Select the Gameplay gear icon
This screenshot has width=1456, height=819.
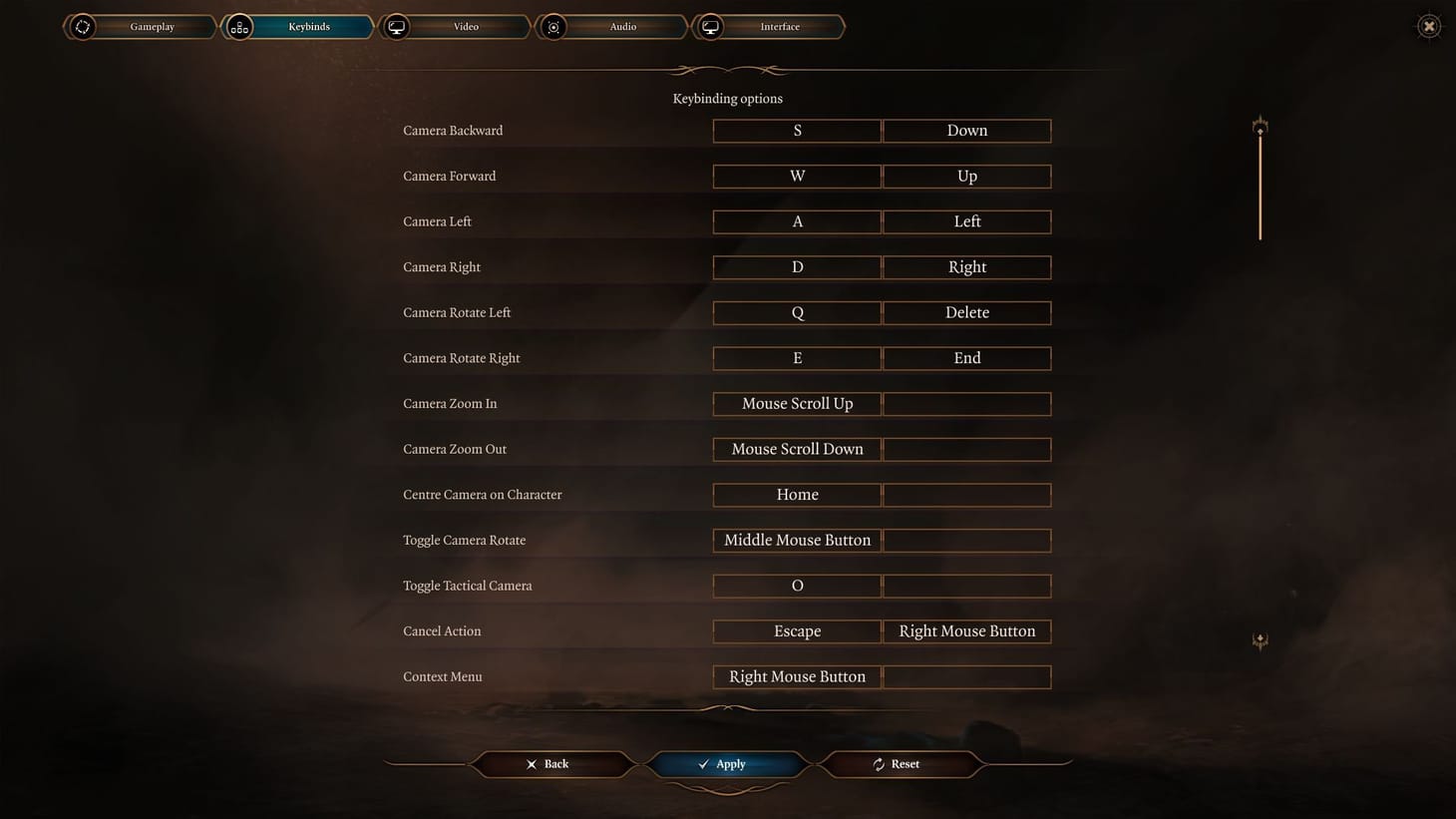click(x=83, y=27)
